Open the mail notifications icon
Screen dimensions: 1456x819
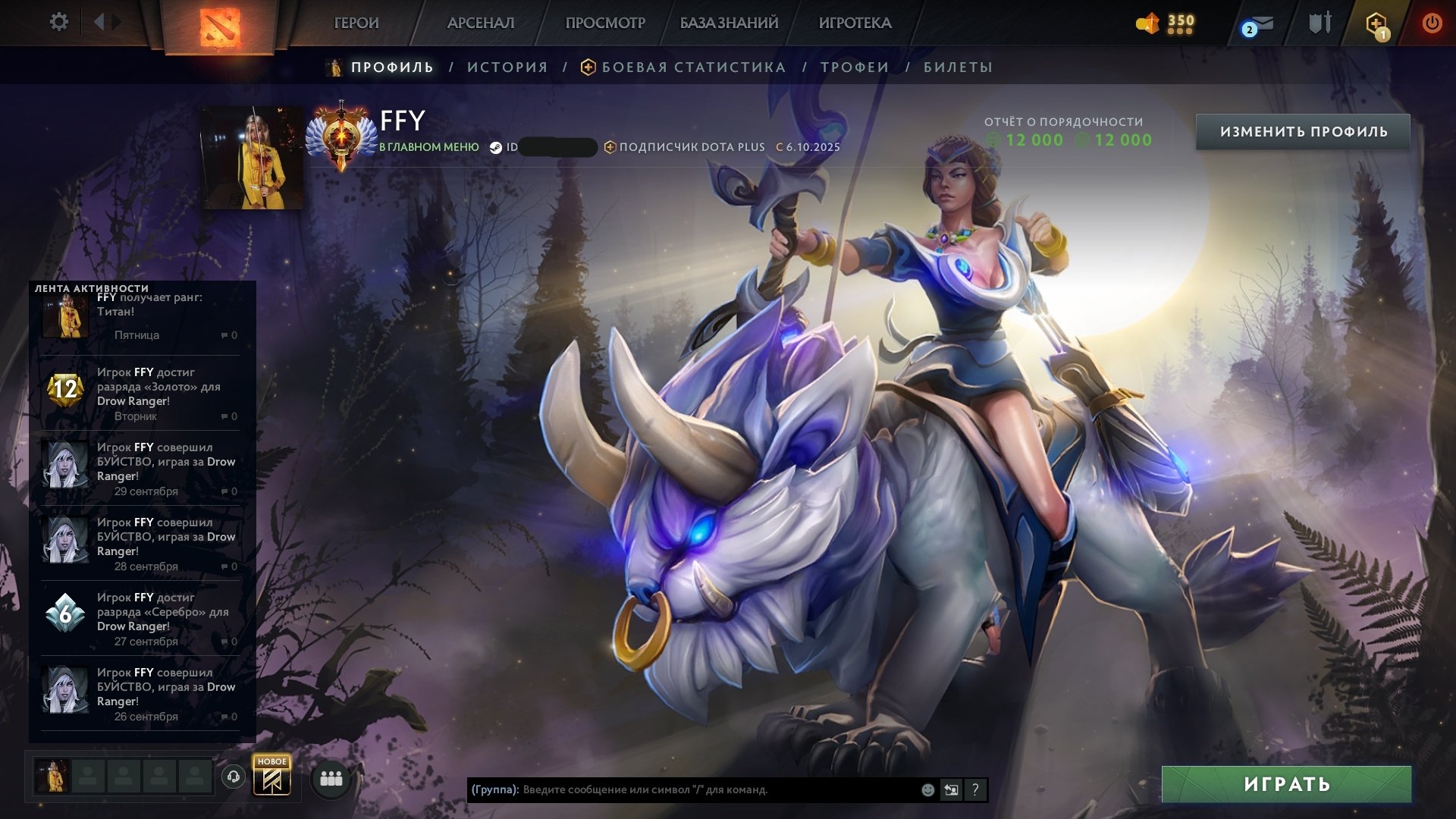point(1259,25)
